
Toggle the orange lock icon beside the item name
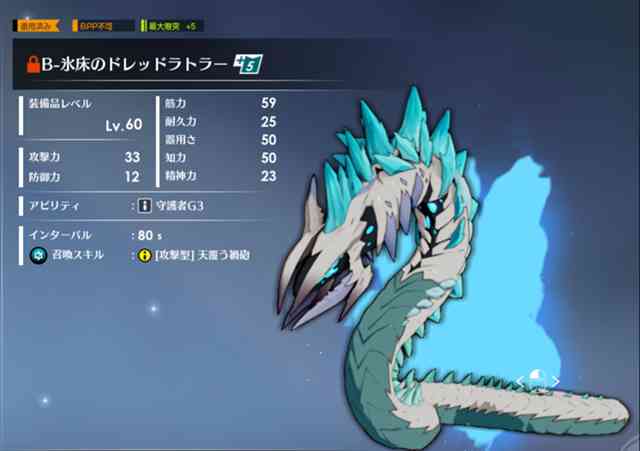coord(33,65)
